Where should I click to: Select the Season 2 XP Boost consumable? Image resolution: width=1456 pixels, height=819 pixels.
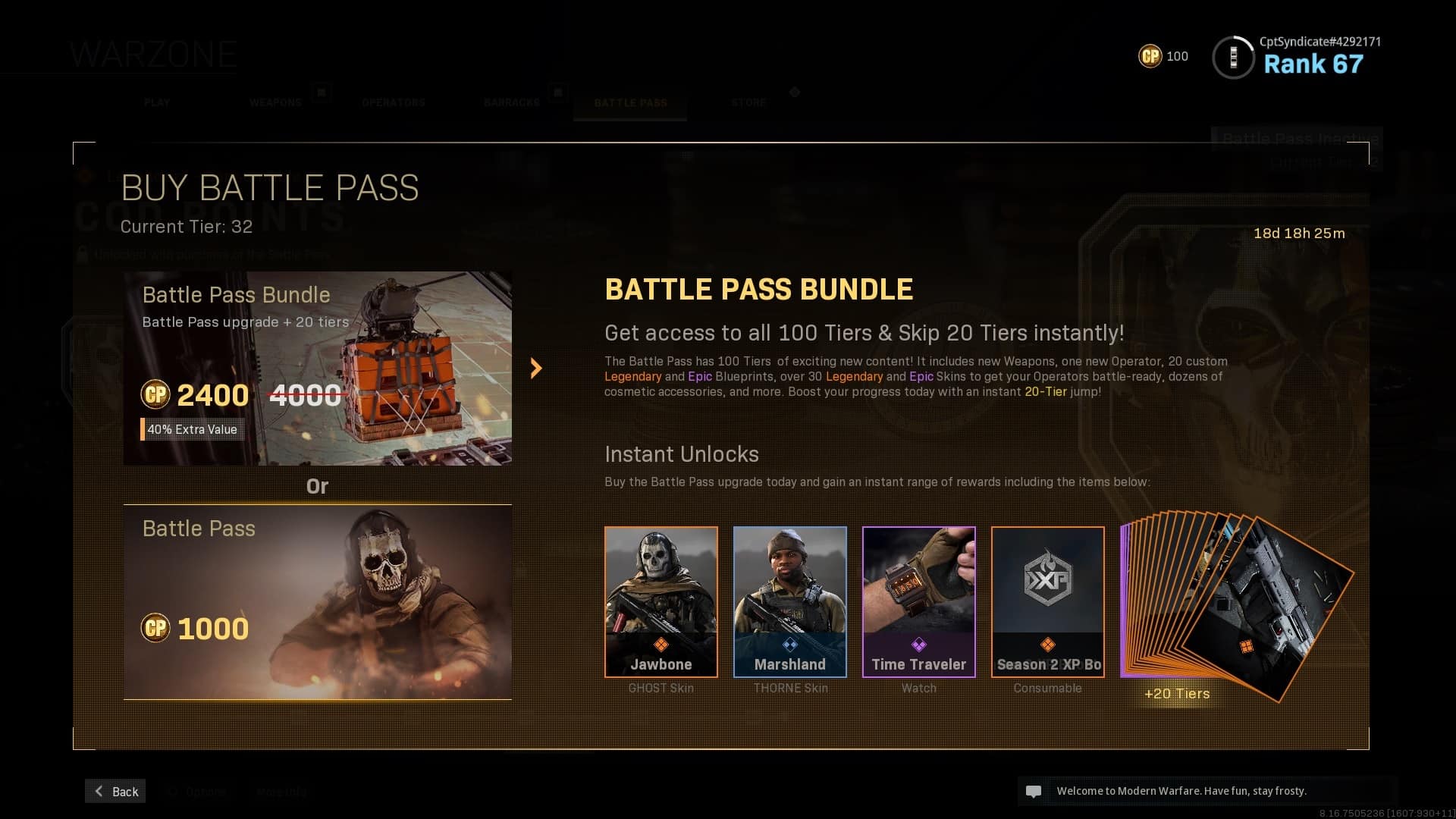[1047, 601]
